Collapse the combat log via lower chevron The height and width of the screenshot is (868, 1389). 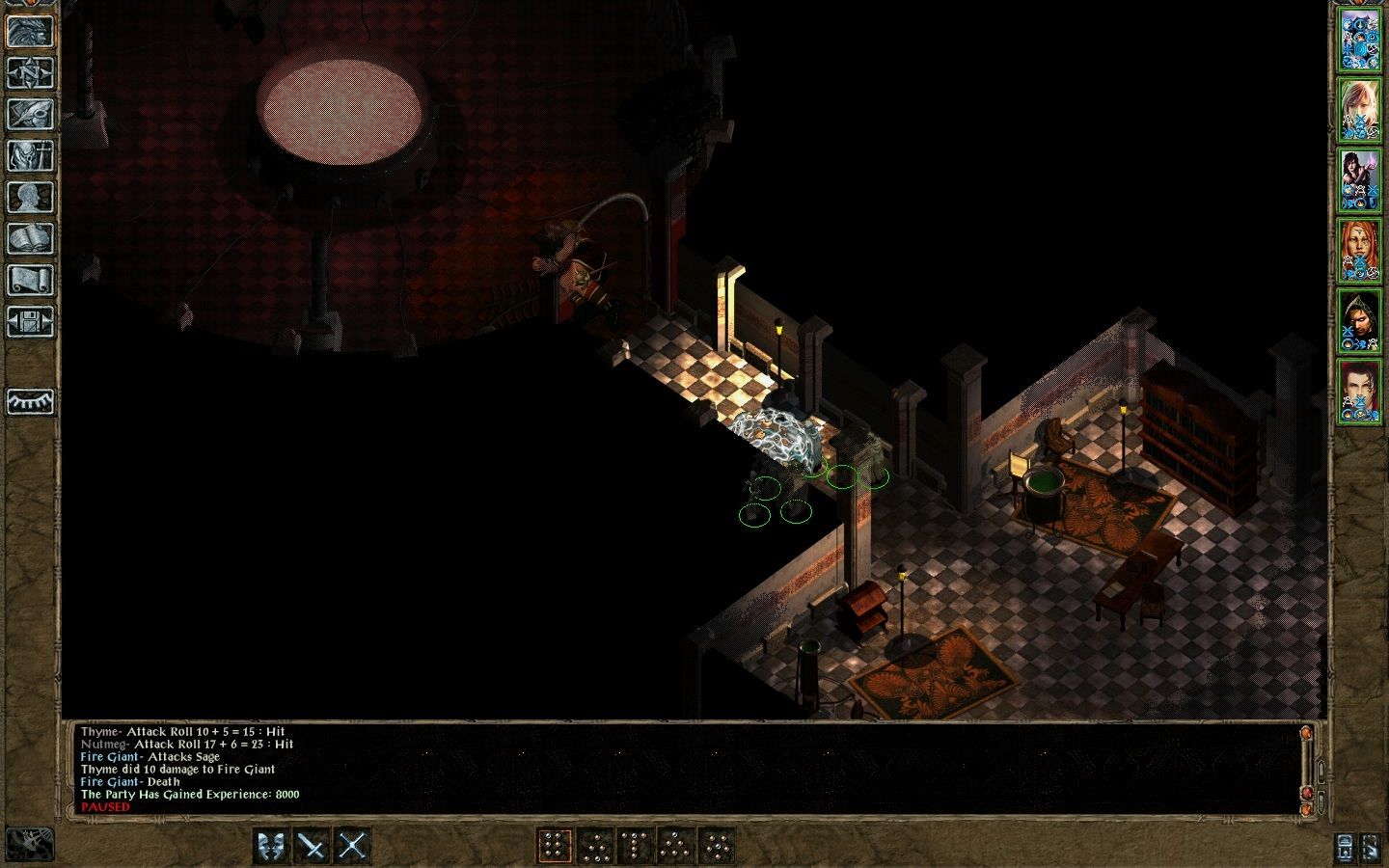pyautogui.click(x=1321, y=802)
